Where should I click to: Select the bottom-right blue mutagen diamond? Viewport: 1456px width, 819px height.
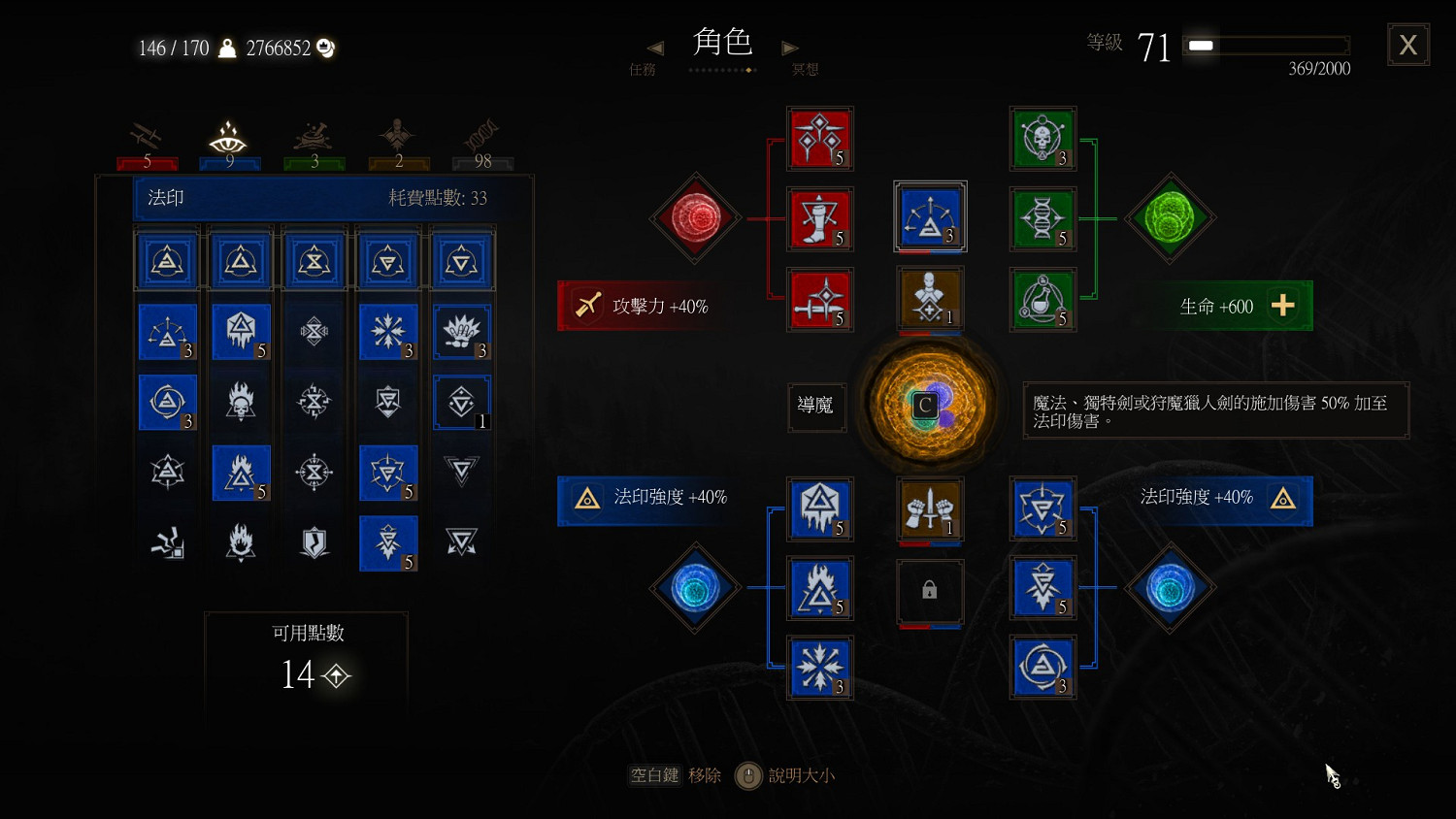coord(1171,588)
